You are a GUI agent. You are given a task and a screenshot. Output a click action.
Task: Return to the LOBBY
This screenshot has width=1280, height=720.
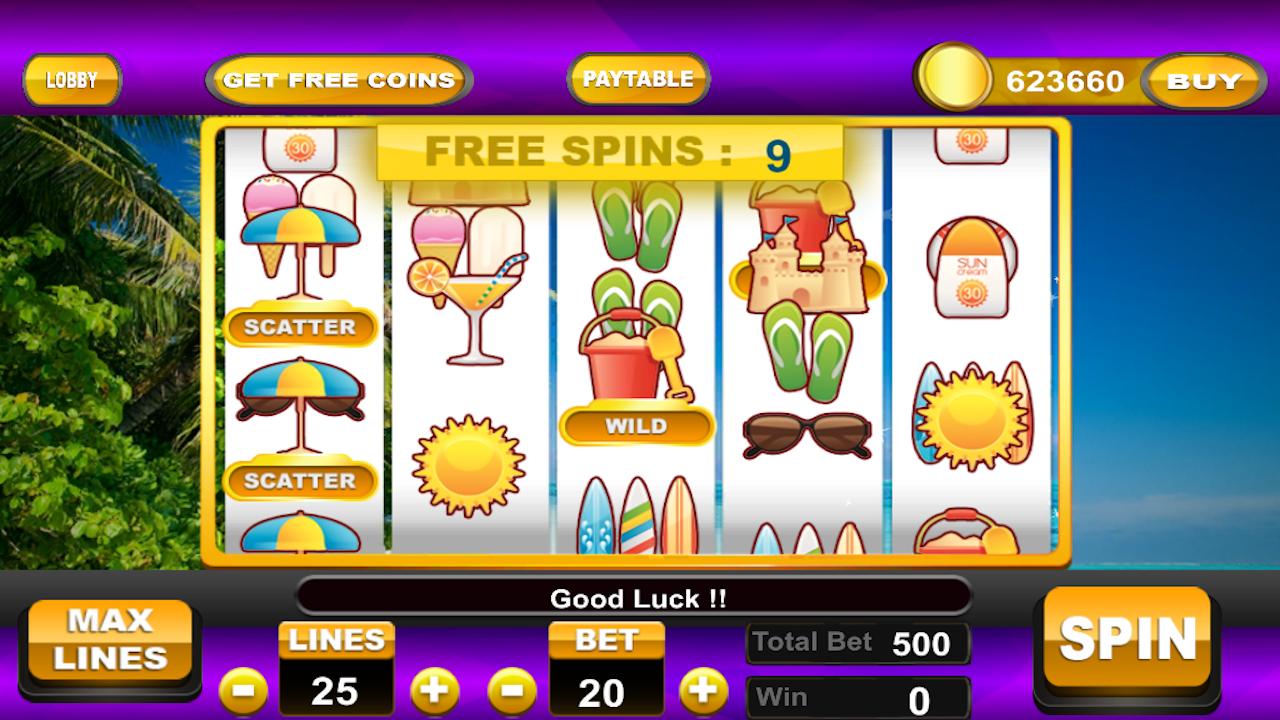coord(71,81)
